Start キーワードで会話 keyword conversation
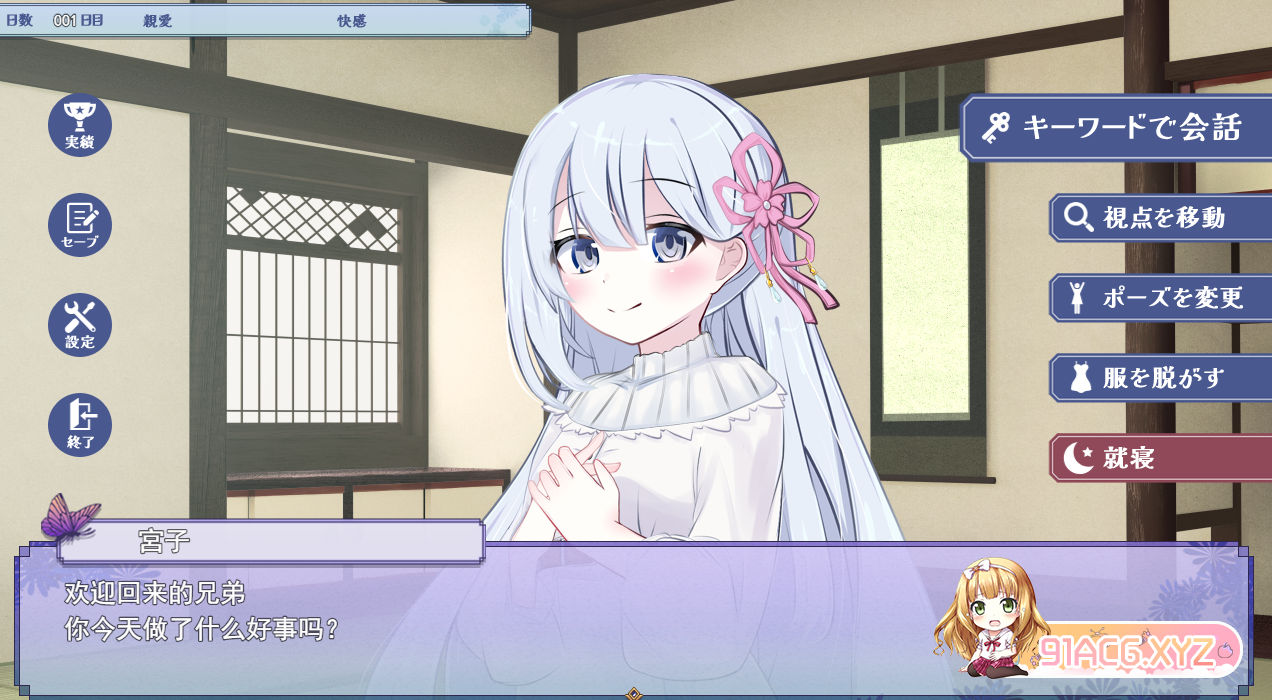Screen dimensions: 1272x700 [1116, 128]
